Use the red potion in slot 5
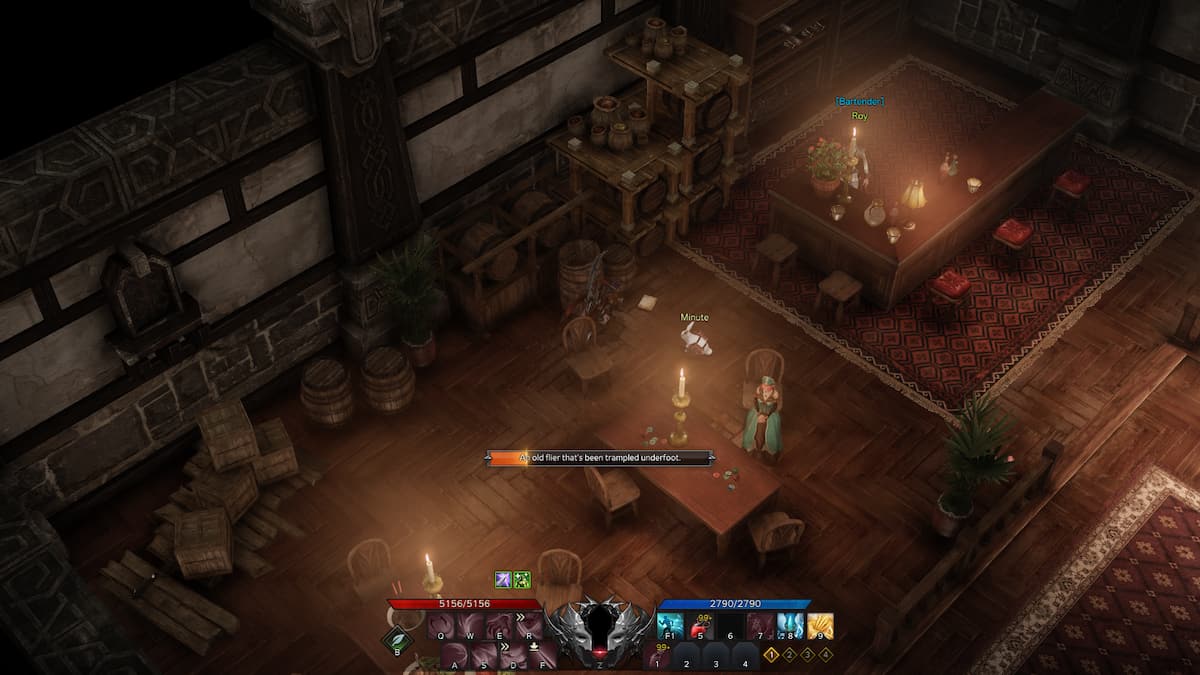This screenshot has width=1200, height=675. (x=700, y=627)
